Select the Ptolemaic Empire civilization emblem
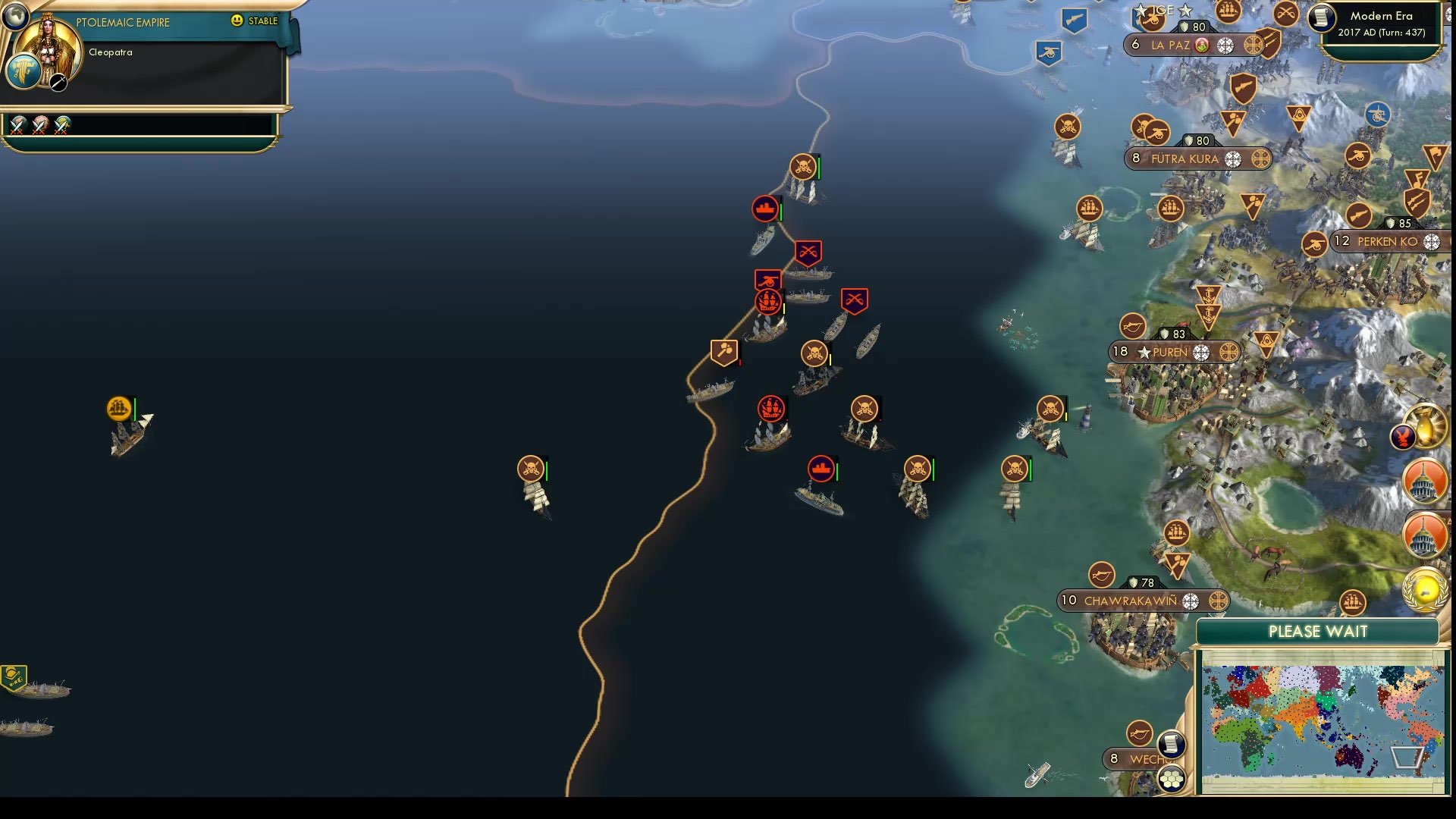1456x819 pixels. click(24, 73)
